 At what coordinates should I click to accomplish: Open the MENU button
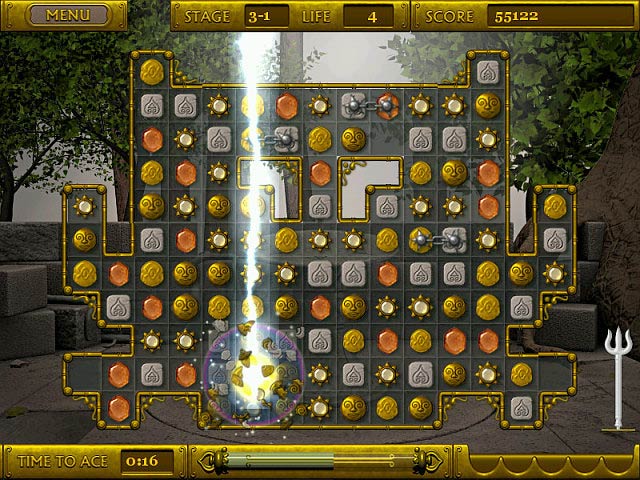[67, 15]
